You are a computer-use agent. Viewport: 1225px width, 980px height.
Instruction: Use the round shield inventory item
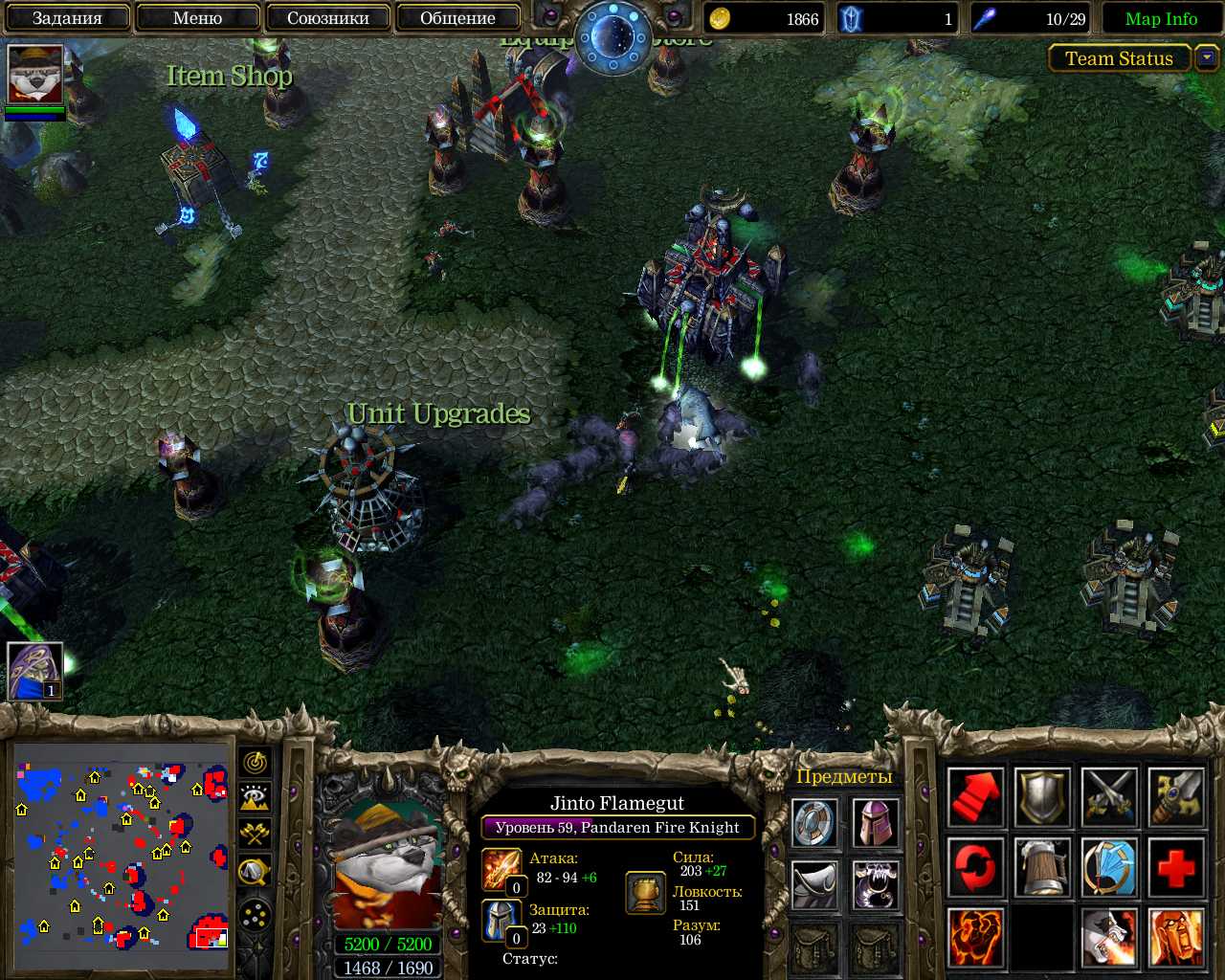pyautogui.click(x=816, y=823)
